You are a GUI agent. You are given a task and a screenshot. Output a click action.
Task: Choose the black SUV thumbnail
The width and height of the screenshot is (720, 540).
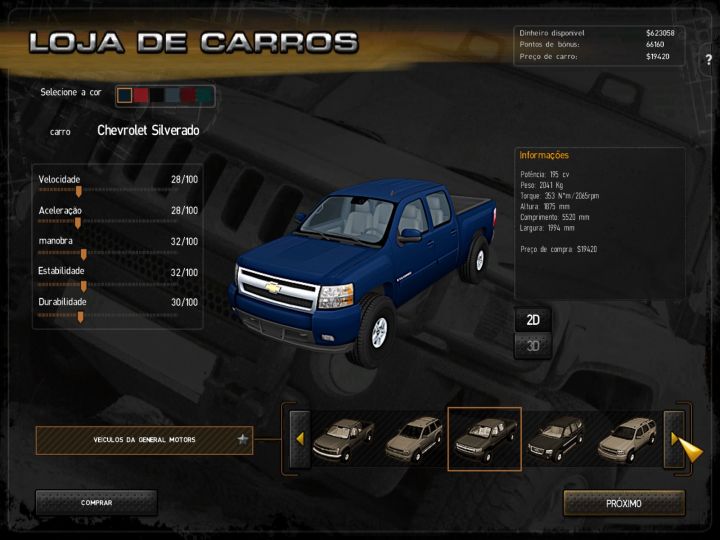556,439
